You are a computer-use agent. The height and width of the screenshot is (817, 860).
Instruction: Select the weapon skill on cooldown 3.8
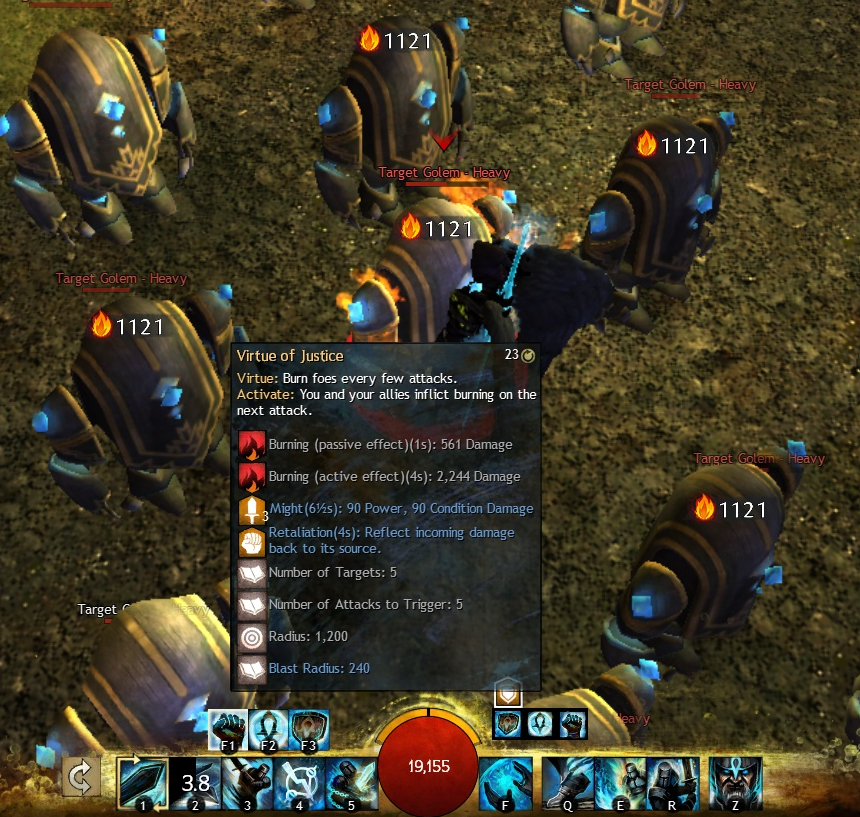194,780
